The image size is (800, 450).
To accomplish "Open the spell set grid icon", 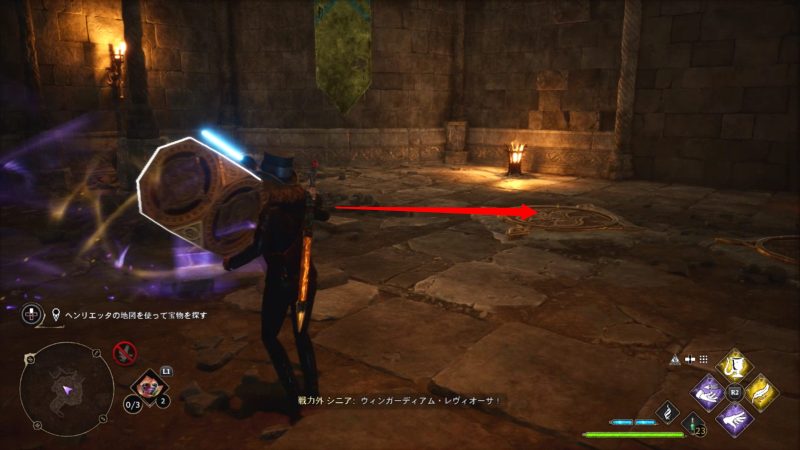I will (x=703, y=359).
